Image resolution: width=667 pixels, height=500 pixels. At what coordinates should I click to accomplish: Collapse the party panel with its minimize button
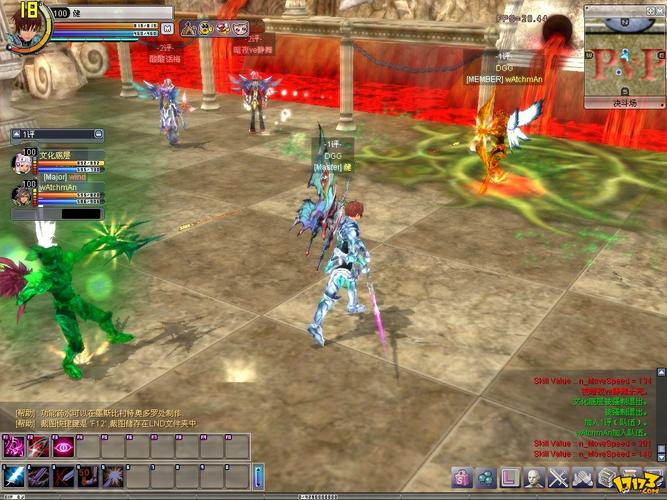pos(96,133)
